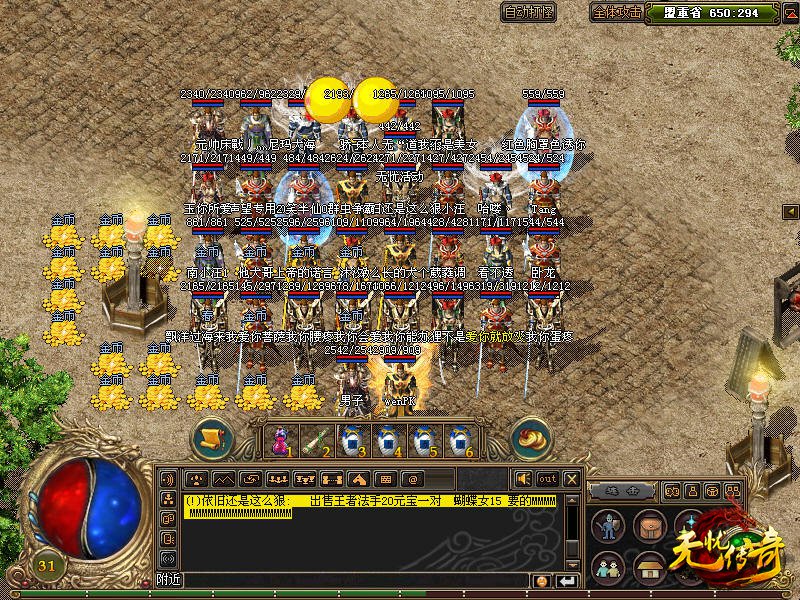Open the emoticon face picker
This screenshot has width=800, height=600.
tap(542, 581)
